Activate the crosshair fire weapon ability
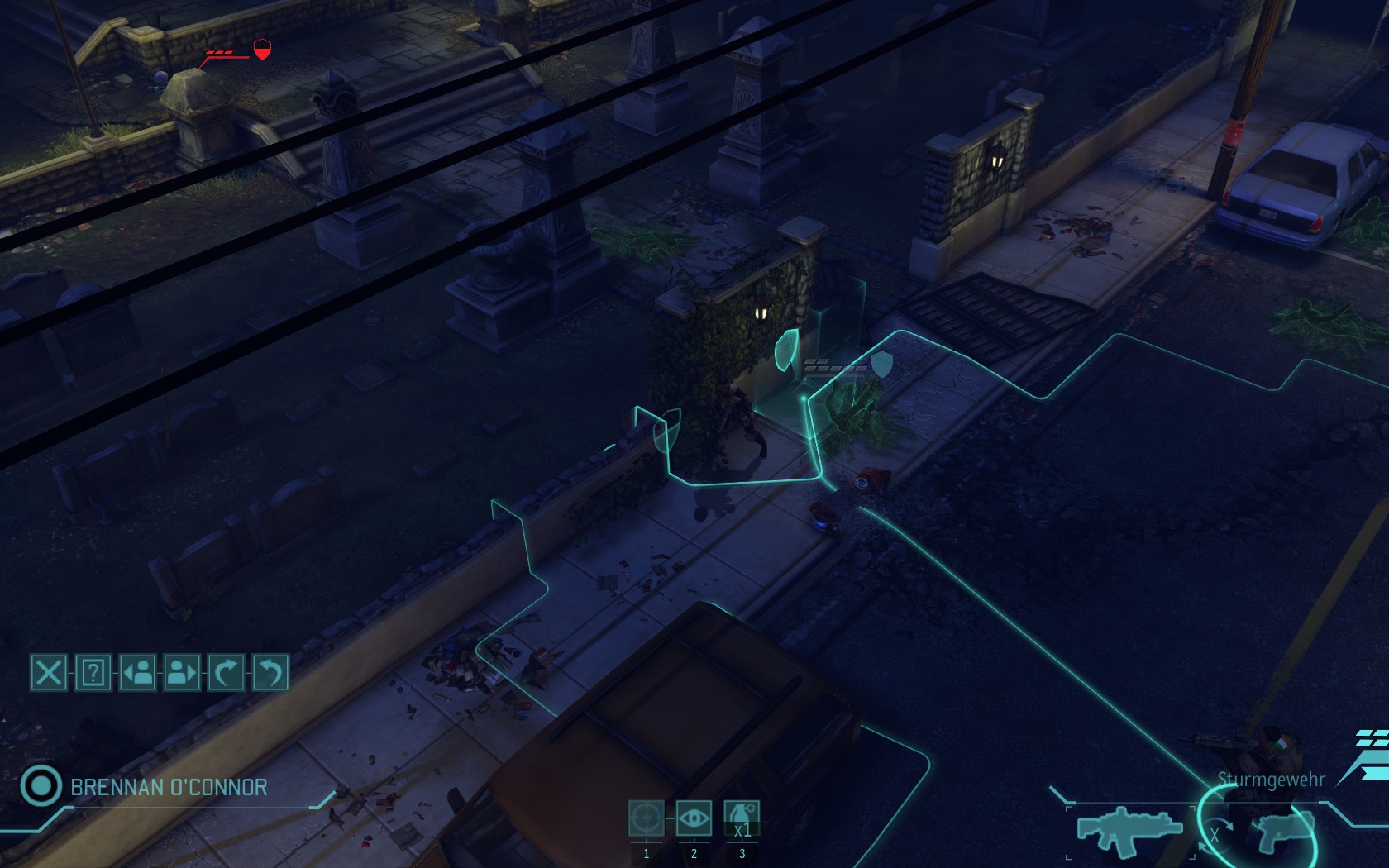Viewport: 1389px width, 868px height. point(646,819)
